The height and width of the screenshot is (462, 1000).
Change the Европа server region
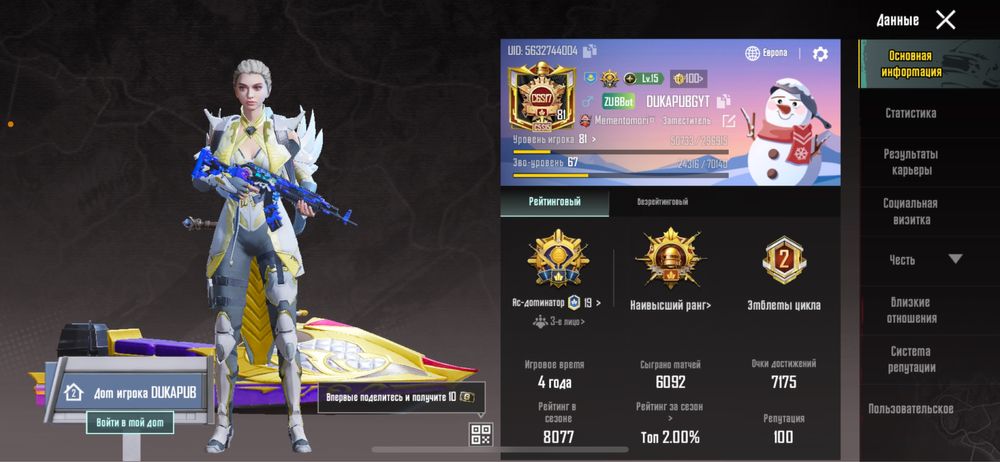click(767, 53)
